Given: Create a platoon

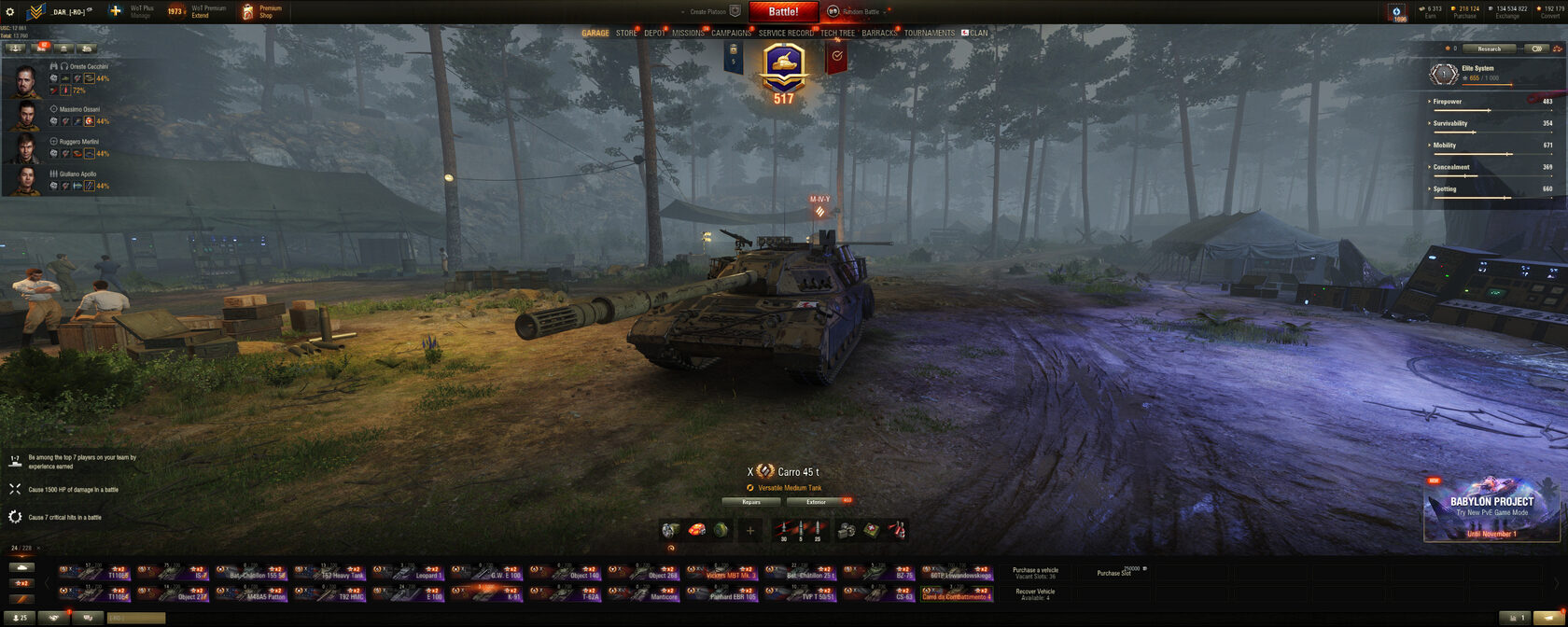Looking at the screenshot, I should point(713,12).
